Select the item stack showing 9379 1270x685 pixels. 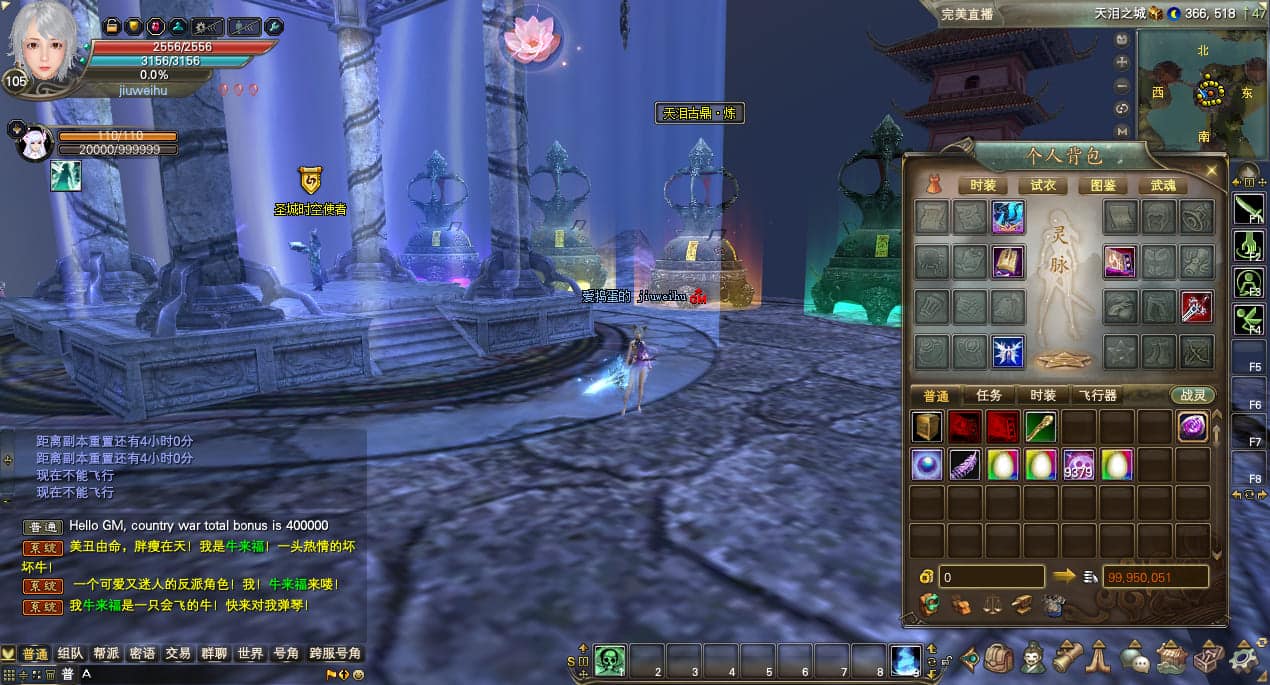(x=1079, y=465)
